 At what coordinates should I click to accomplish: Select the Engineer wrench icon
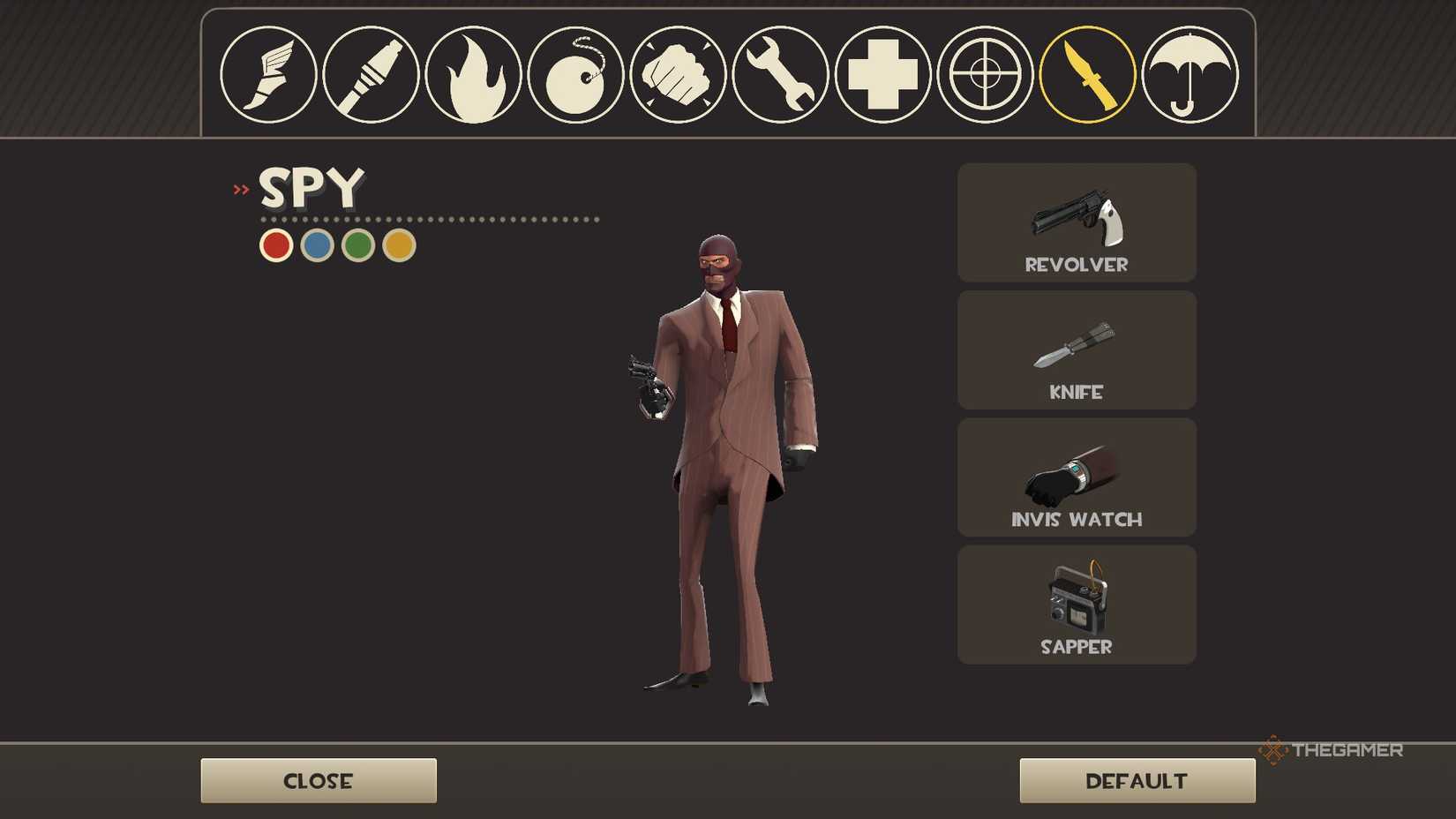[780, 76]
